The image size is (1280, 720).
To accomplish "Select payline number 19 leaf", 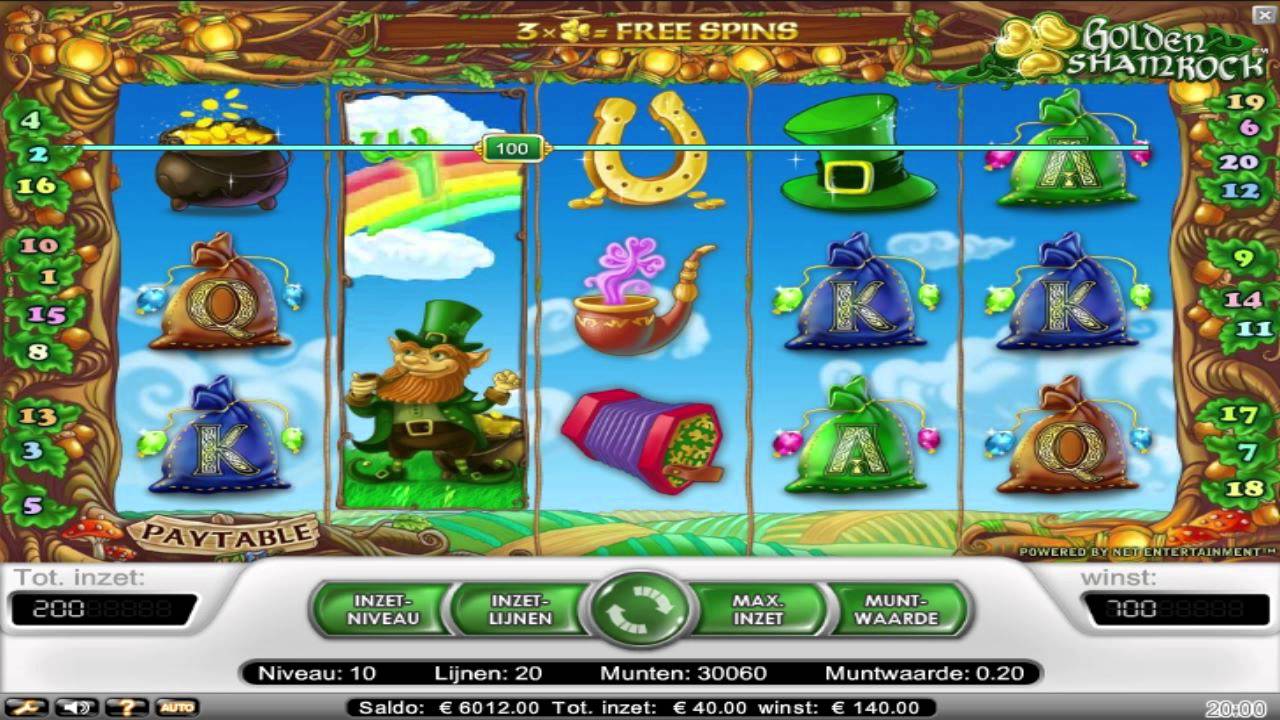I will [x=1246, y=102].
